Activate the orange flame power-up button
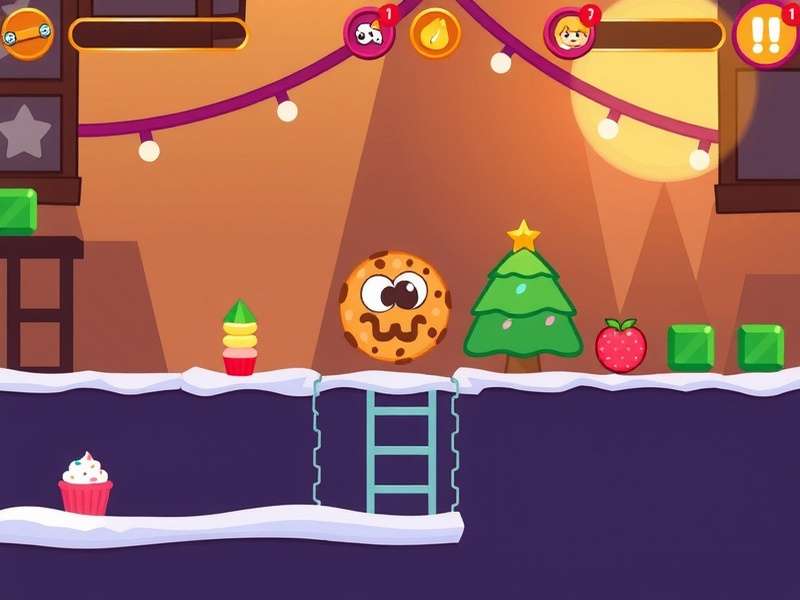Viewport: 800px width, 600px height. [x=435, y=33]
